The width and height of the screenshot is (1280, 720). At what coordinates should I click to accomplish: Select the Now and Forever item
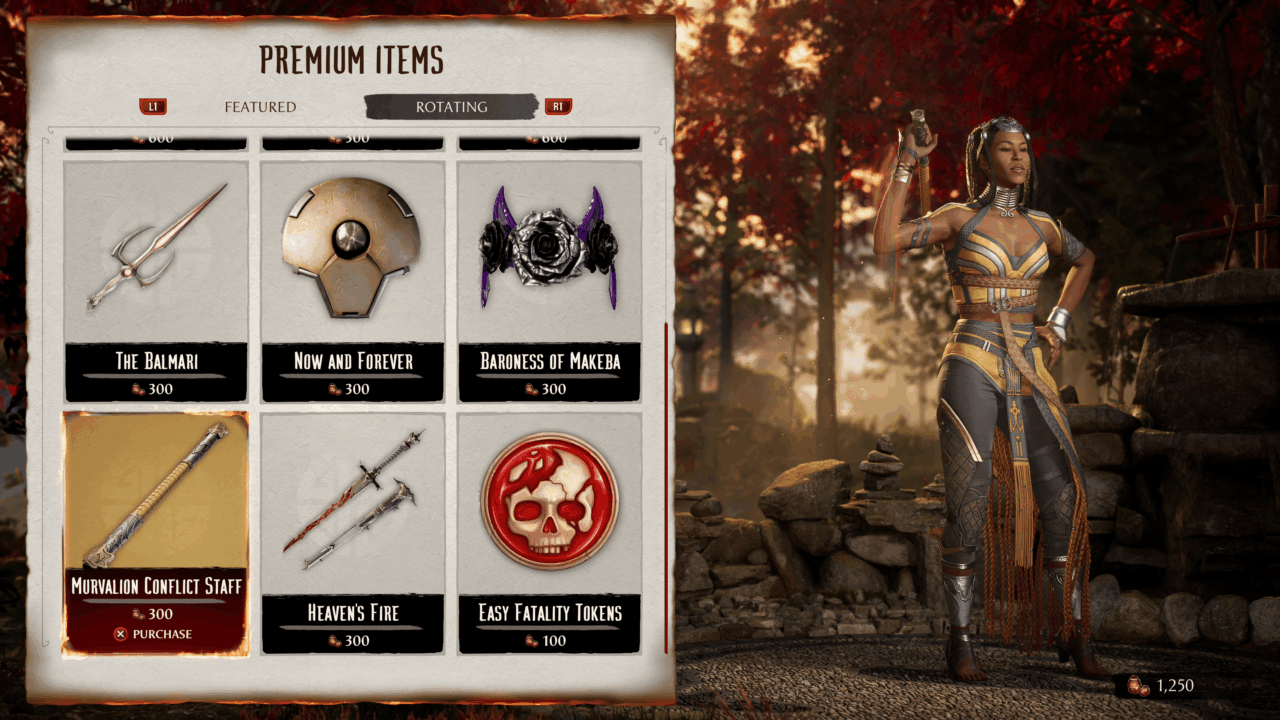[x=352, y=280]
